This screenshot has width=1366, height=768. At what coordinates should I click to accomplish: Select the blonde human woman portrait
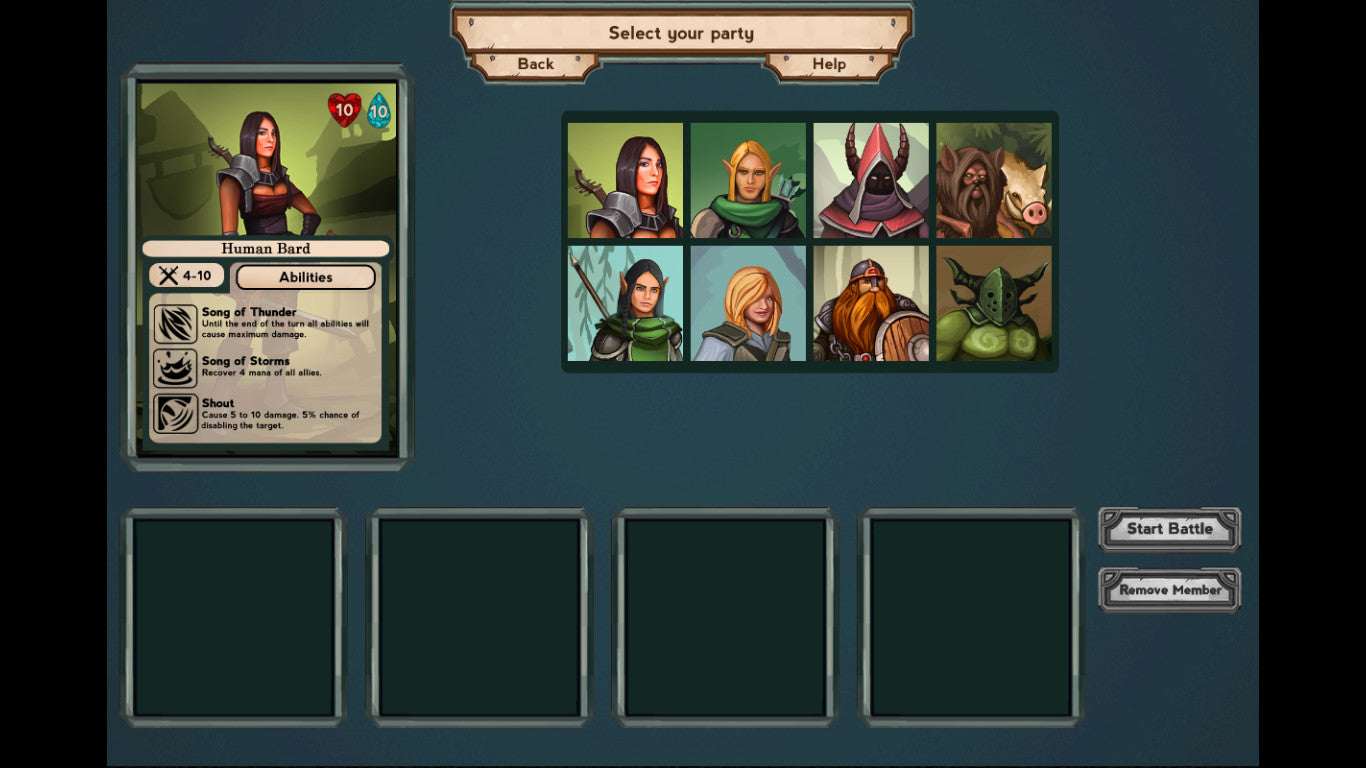747,303
